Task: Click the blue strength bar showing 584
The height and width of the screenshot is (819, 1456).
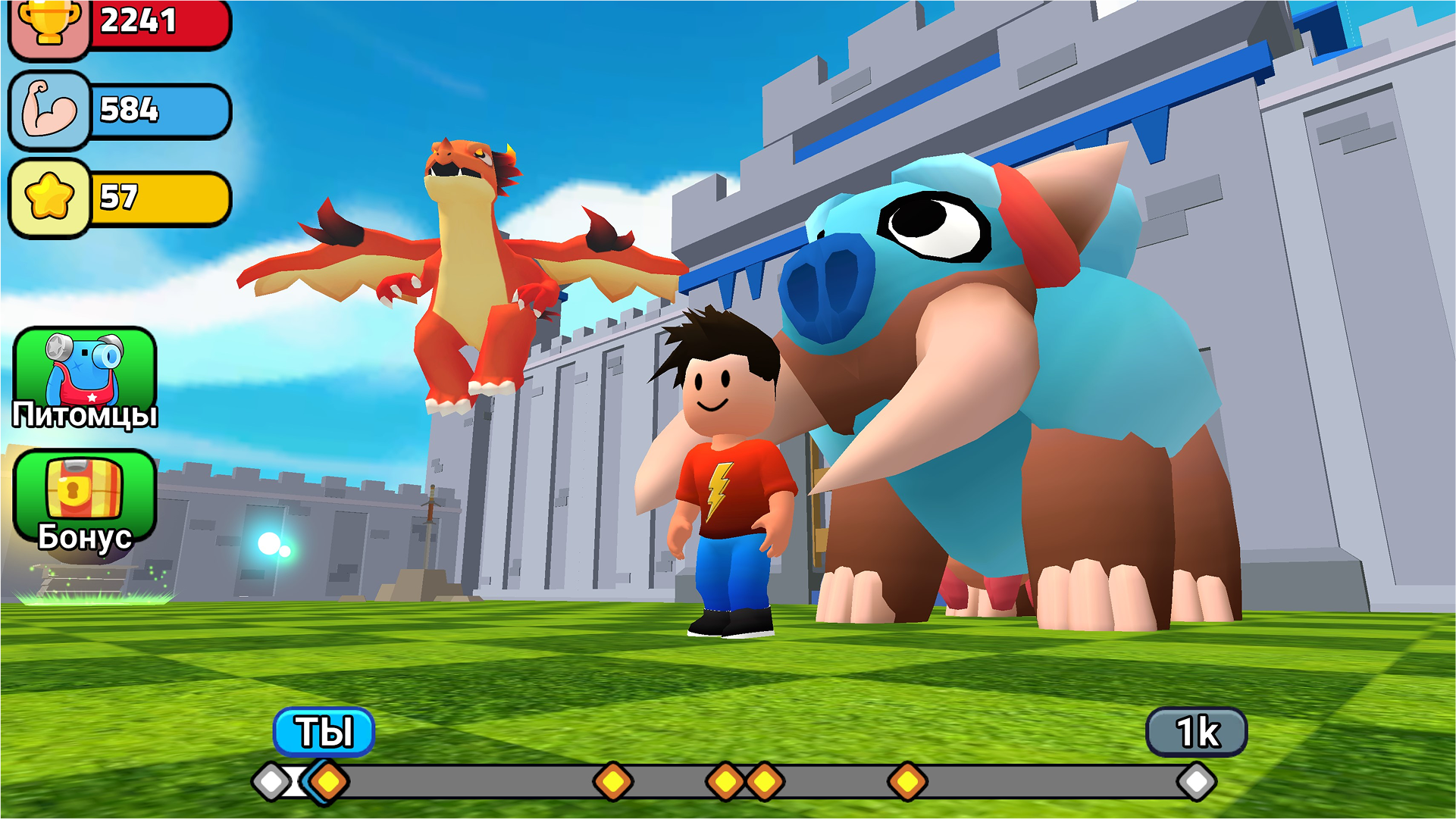Action: click(159, 112)
